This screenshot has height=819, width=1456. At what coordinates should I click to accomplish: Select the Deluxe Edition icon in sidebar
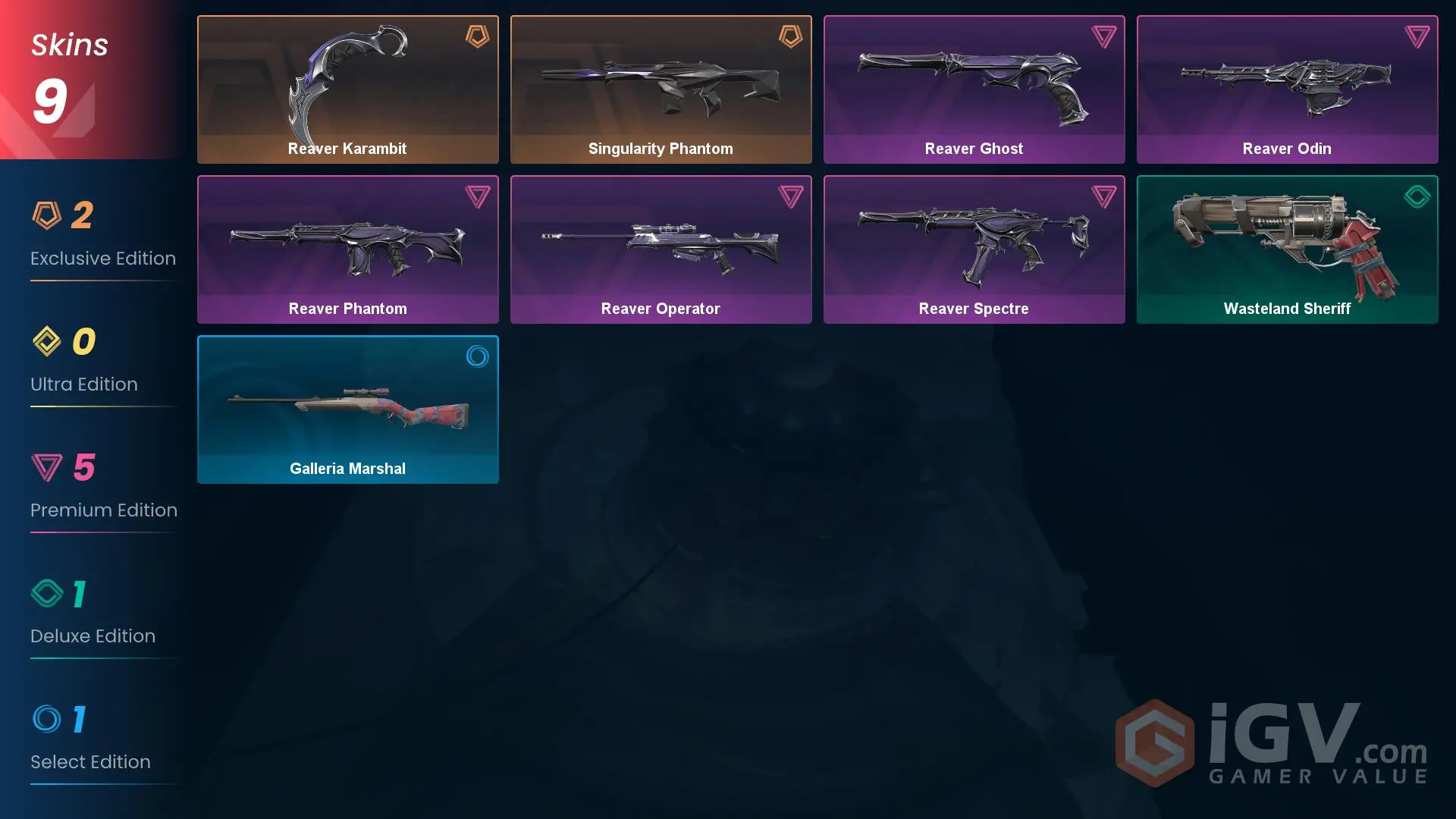point(47,593)
